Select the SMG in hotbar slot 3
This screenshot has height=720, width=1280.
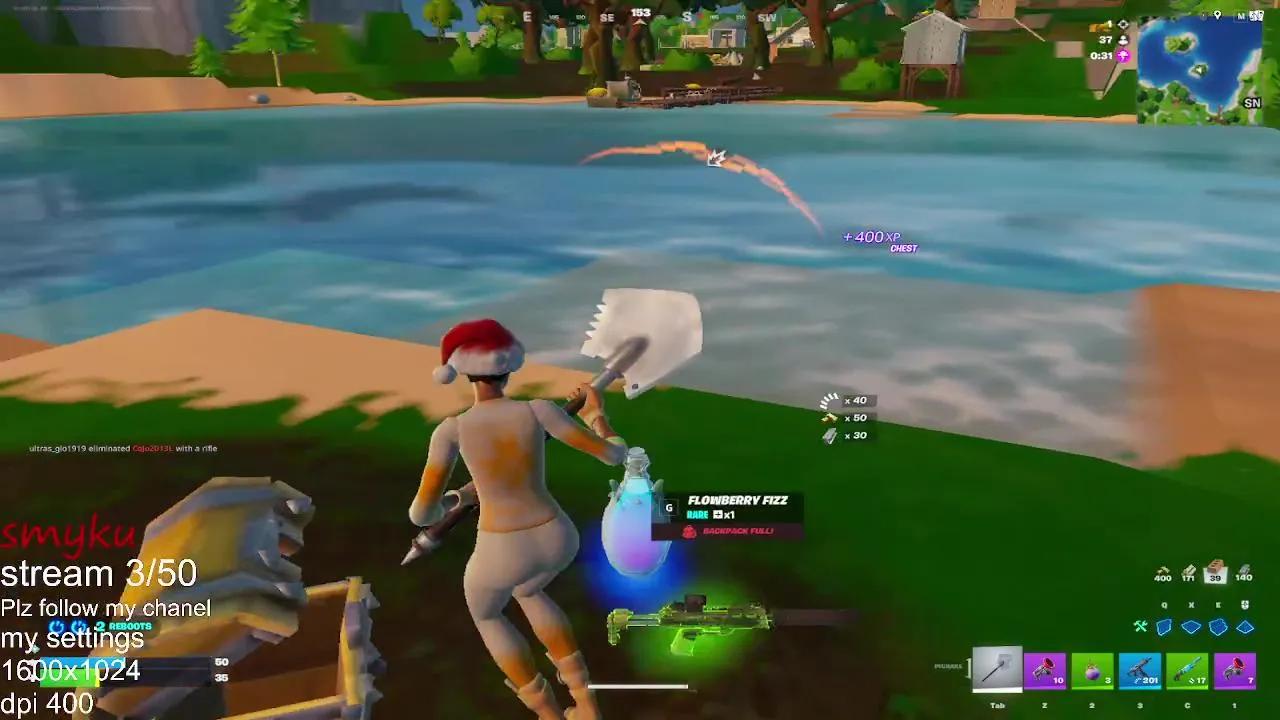[x=1140, y=670]
